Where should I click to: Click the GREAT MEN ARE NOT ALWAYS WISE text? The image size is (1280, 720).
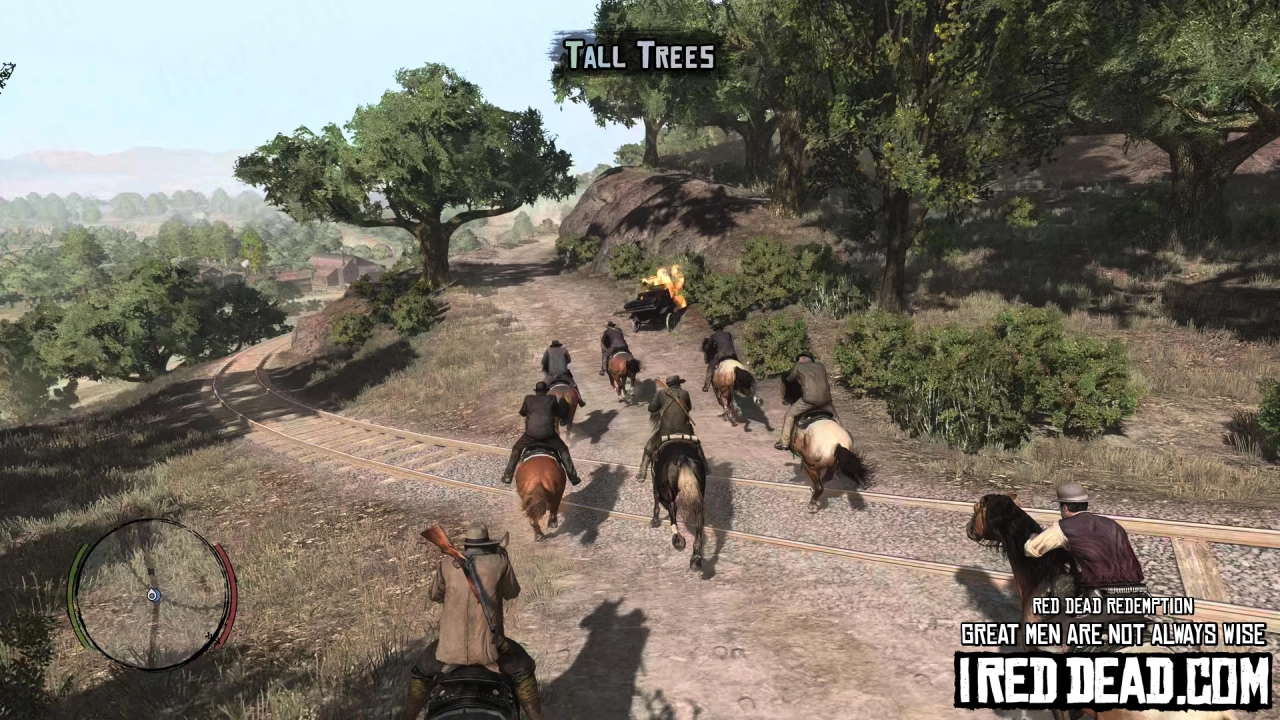pos(1113,633)
